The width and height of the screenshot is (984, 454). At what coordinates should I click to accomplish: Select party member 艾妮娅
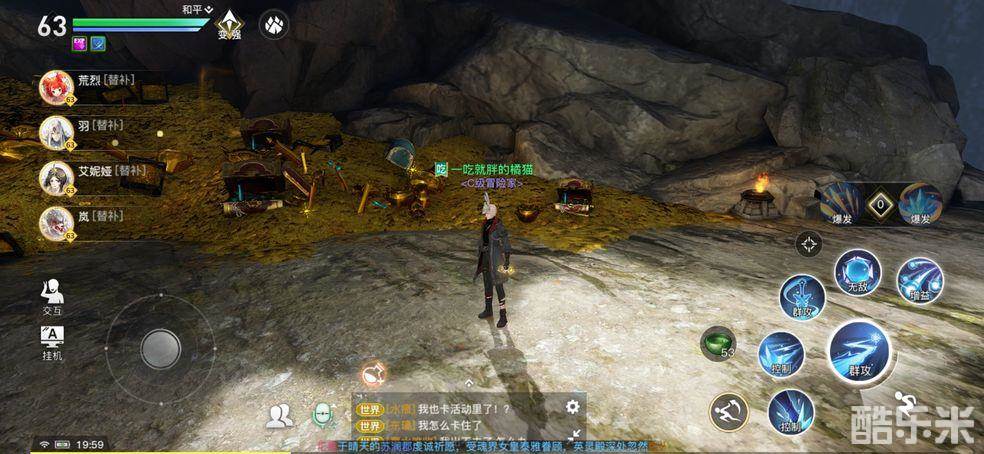[x=55, y=177]
